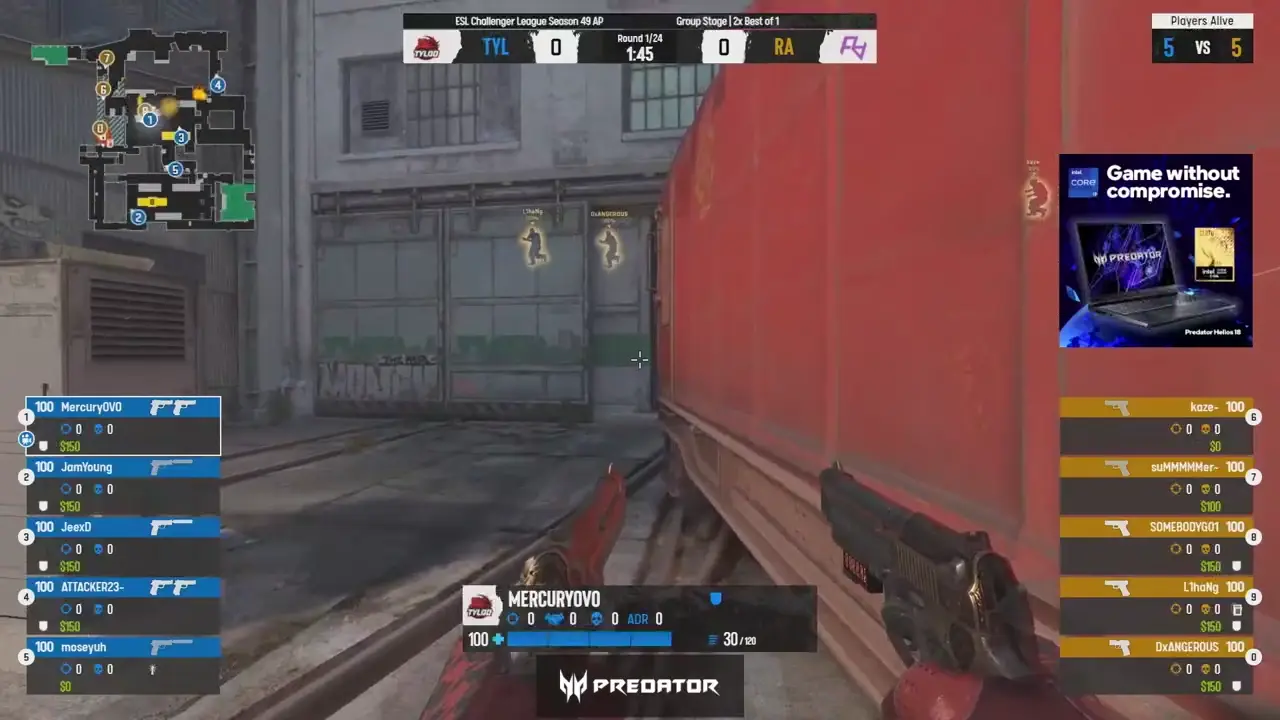Switch to the RA team panel

click(x=784, y=46)
